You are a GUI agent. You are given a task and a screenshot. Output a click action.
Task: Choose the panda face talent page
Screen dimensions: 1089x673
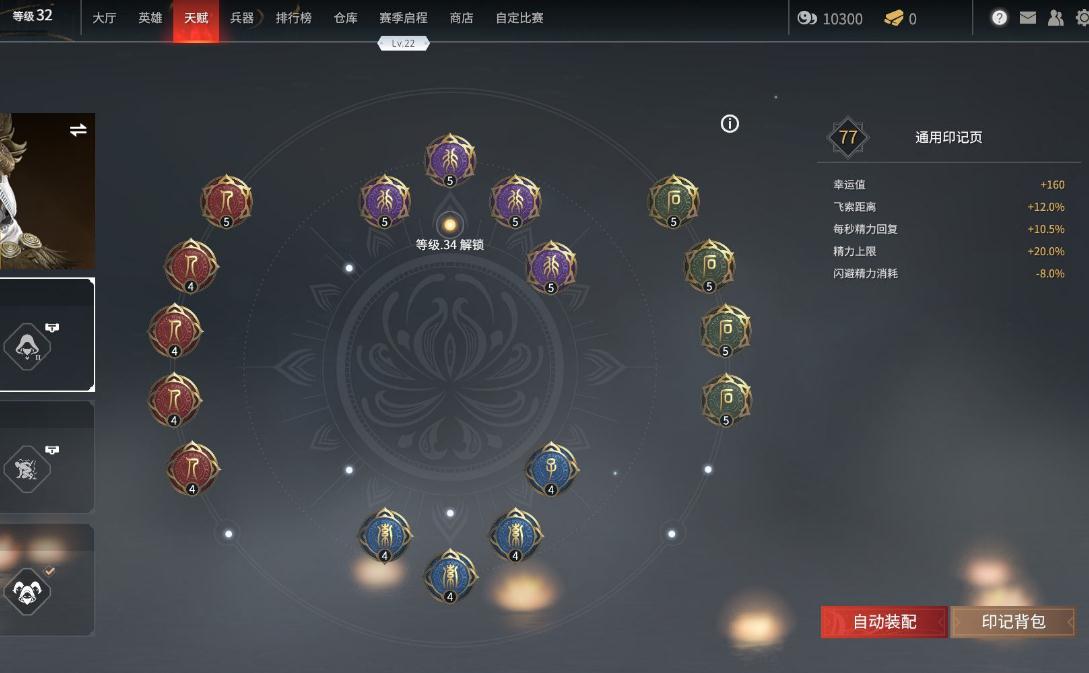[28, 591]
